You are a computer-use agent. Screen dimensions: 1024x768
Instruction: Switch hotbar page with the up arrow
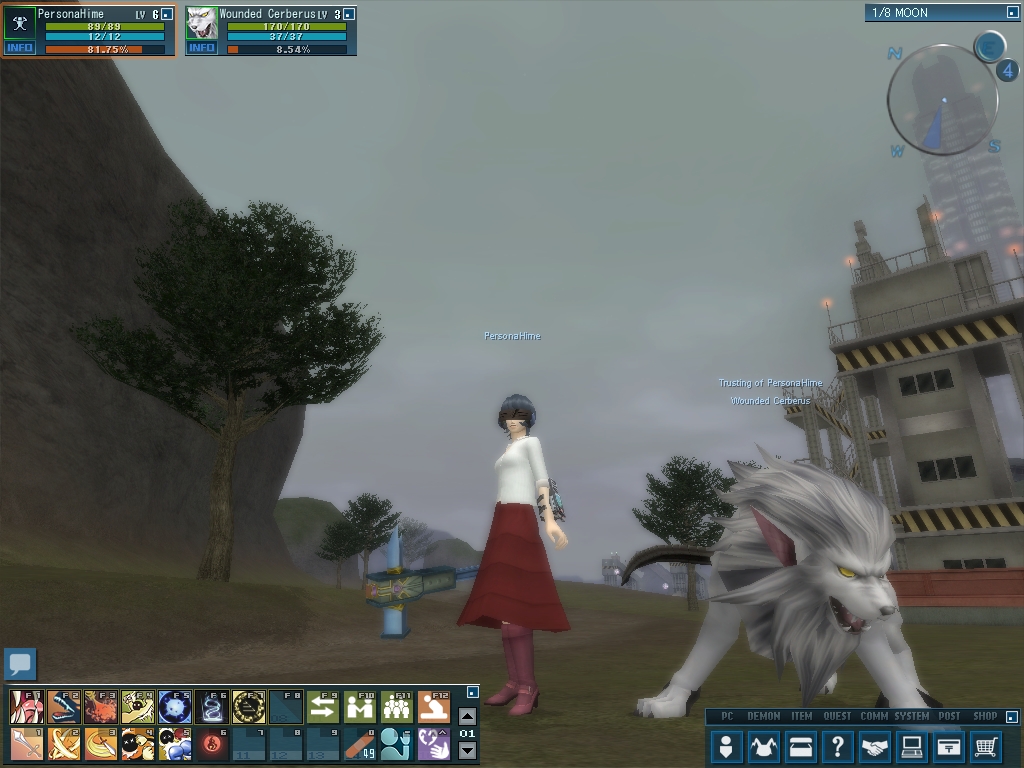coord(467,716)
